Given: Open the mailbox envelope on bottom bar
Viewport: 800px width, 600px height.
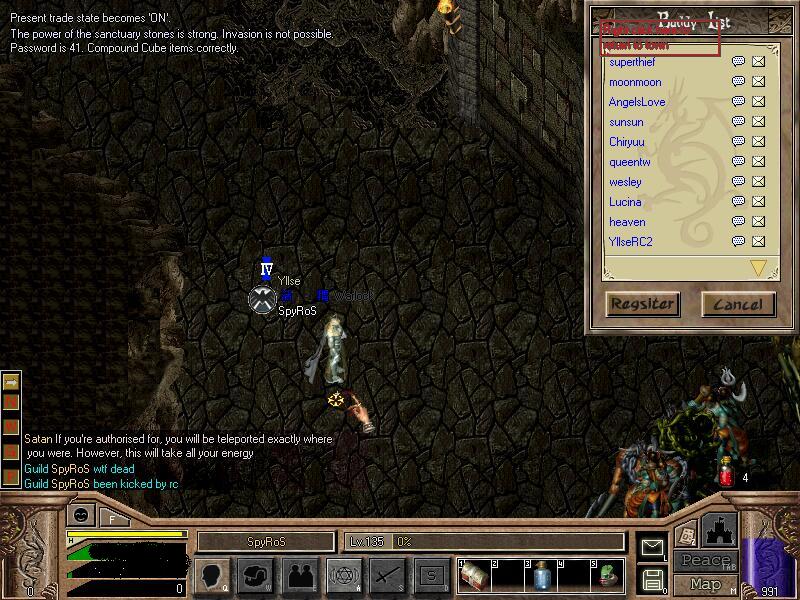Looking at the screenshot, I should tap(652, 547).
